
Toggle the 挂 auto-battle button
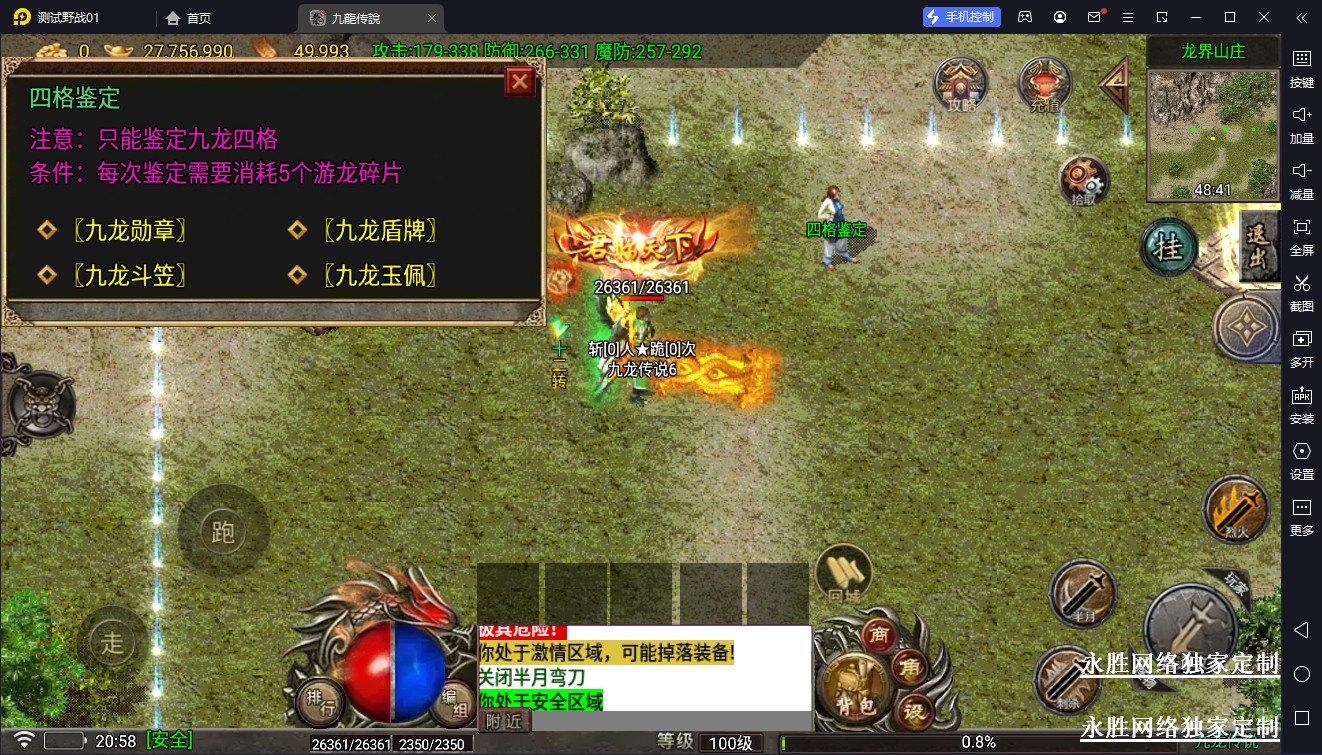click(x=1168, y=248)
